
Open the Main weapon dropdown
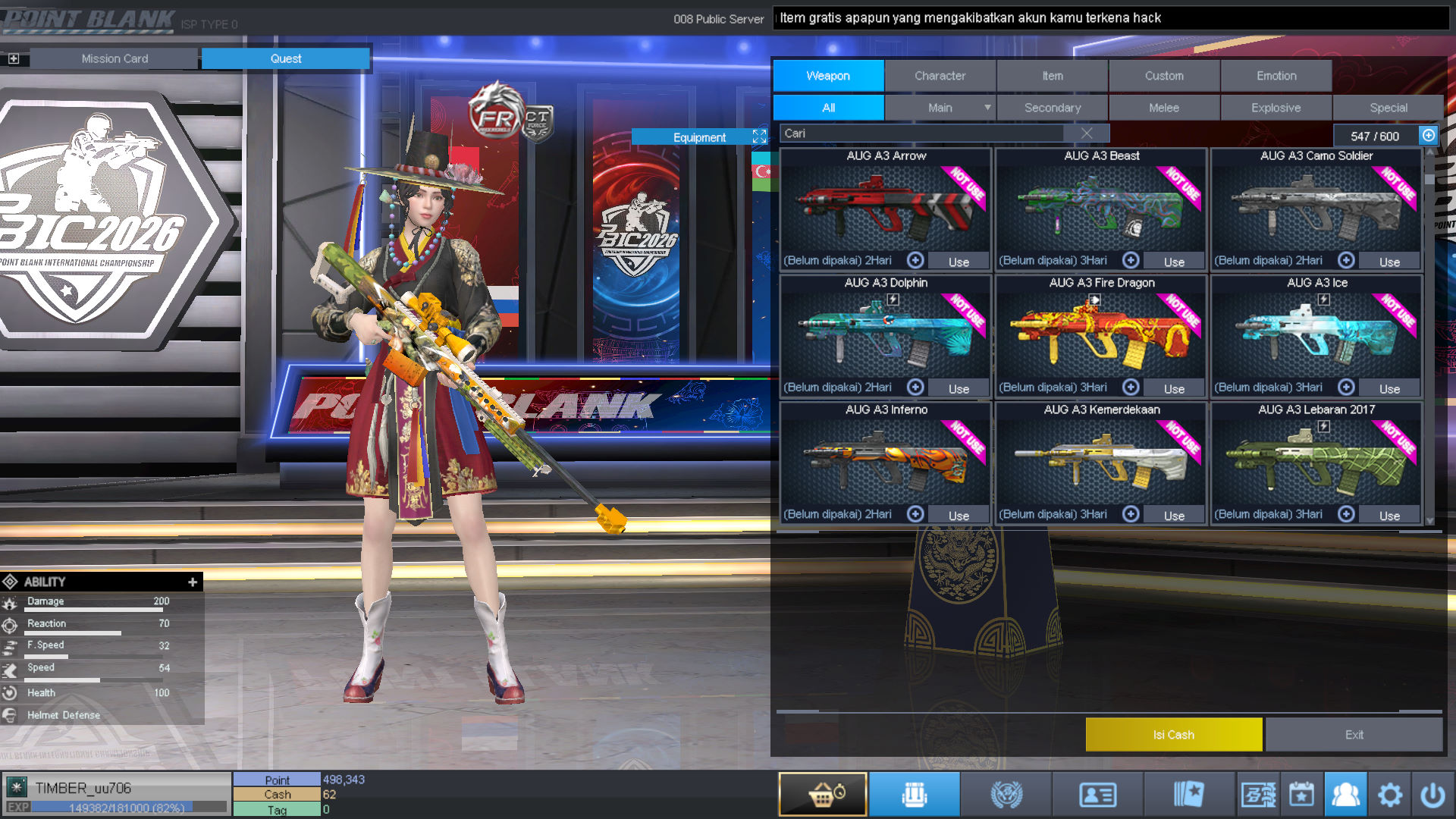click(987, 108)
